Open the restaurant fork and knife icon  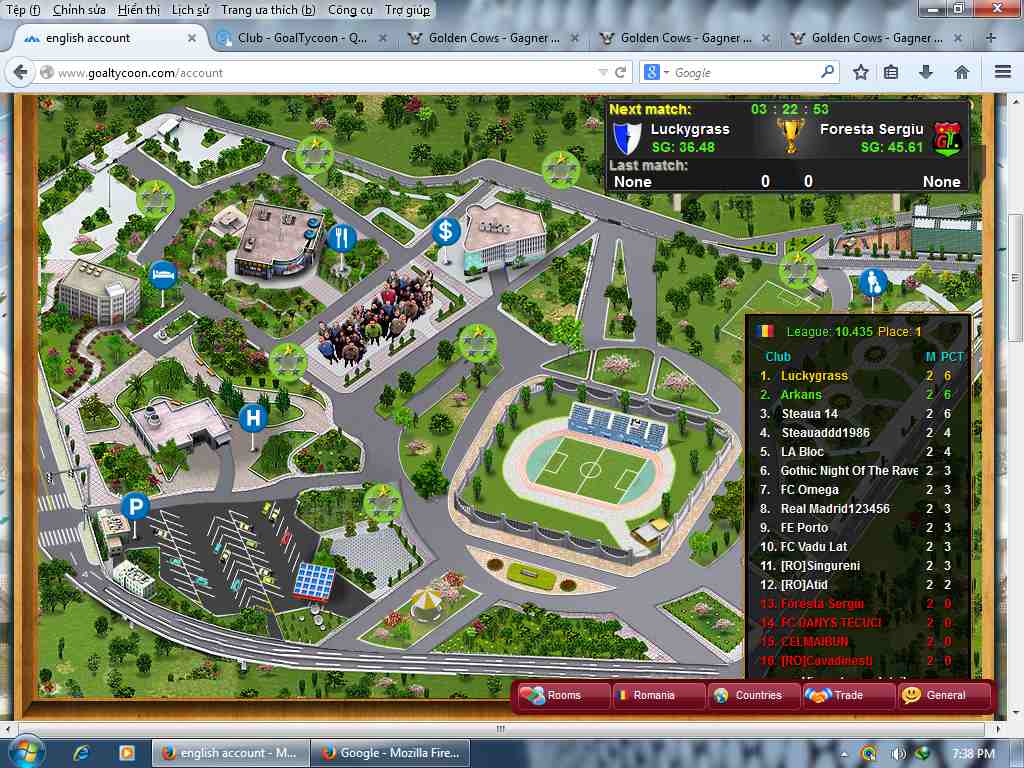pos(341,238)
